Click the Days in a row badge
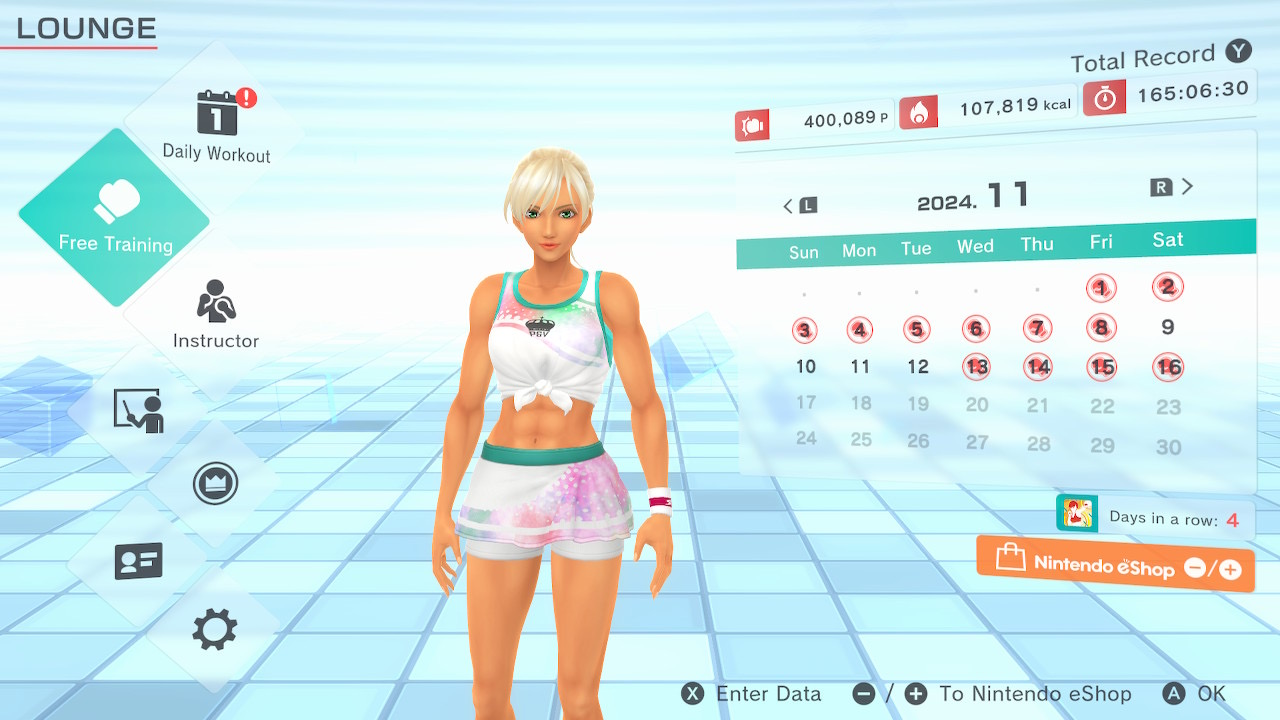The height and width of the screenshot is (720, 1280). 1155,518
